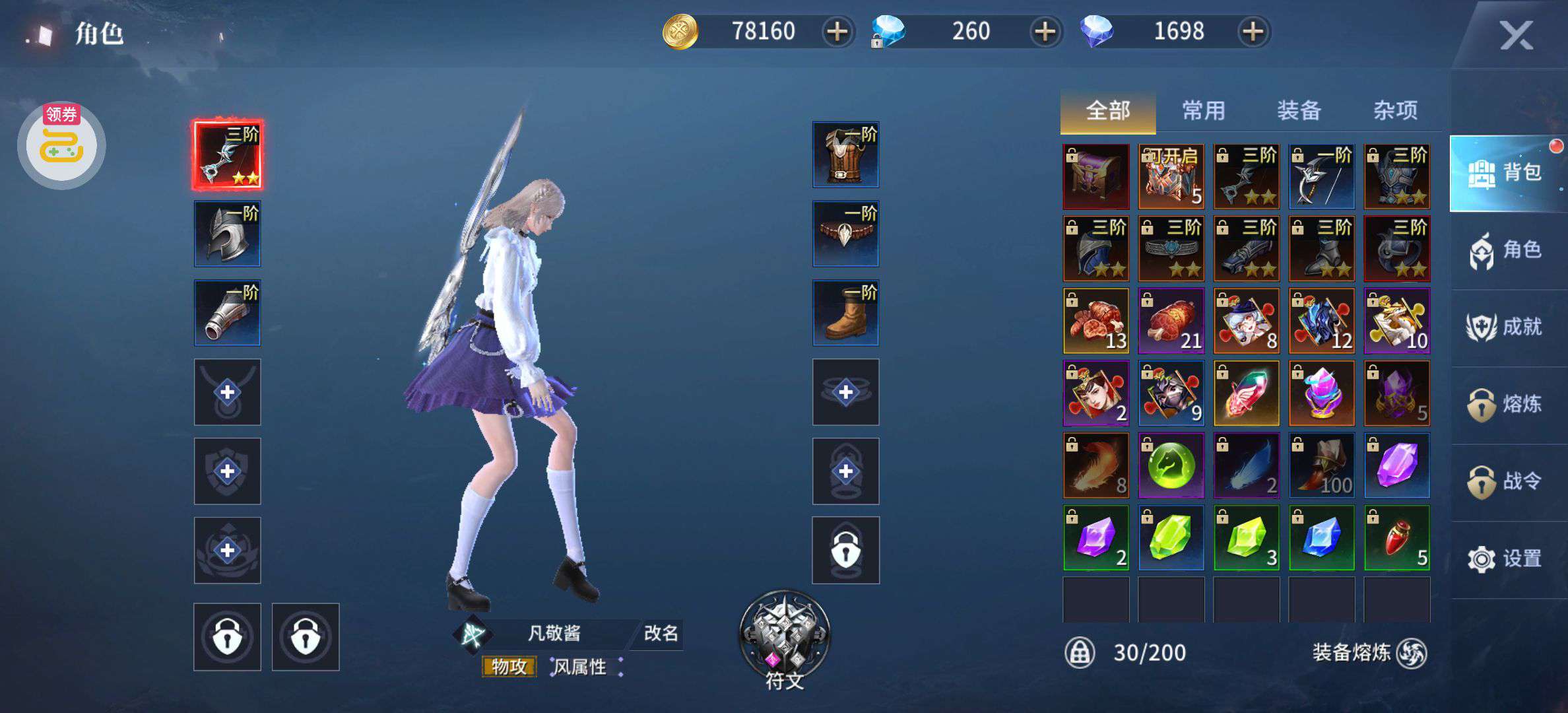1568x713 pixels.
Task: Open the 设置 settings menu
Action: click(x=1506, y=559)
